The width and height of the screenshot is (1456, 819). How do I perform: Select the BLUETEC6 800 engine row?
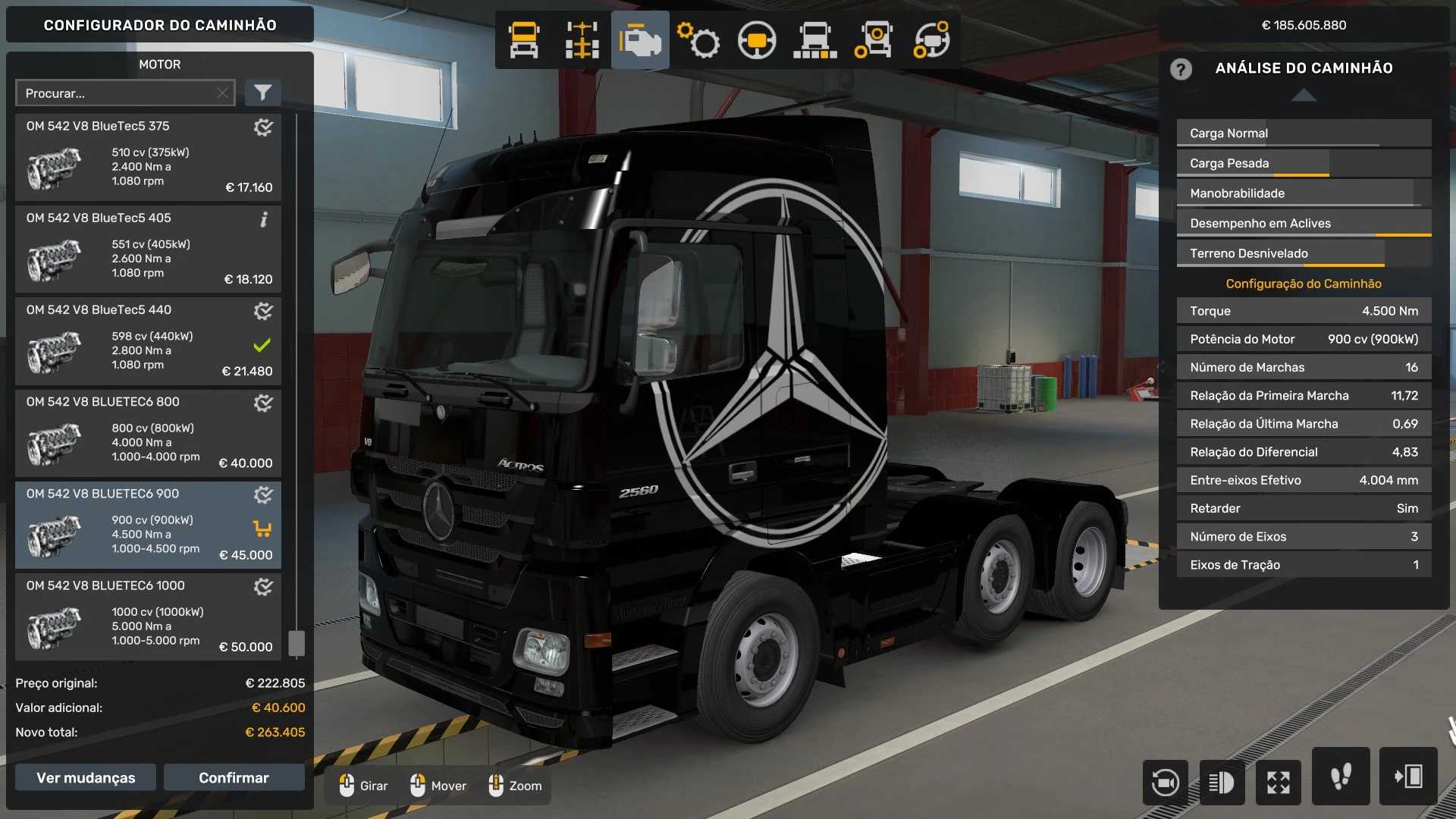(x=148, y=433)
